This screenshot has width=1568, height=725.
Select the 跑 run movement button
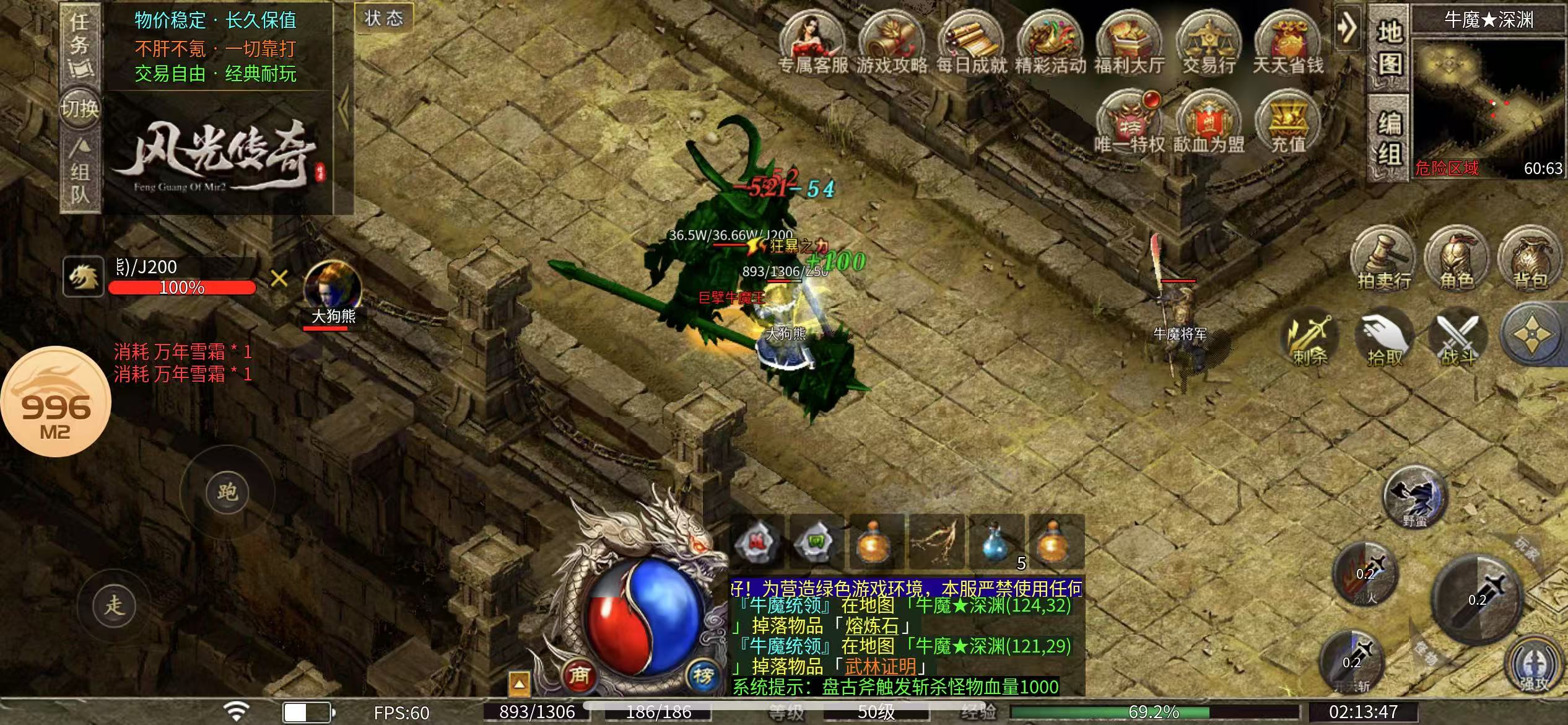coord(227,492)
